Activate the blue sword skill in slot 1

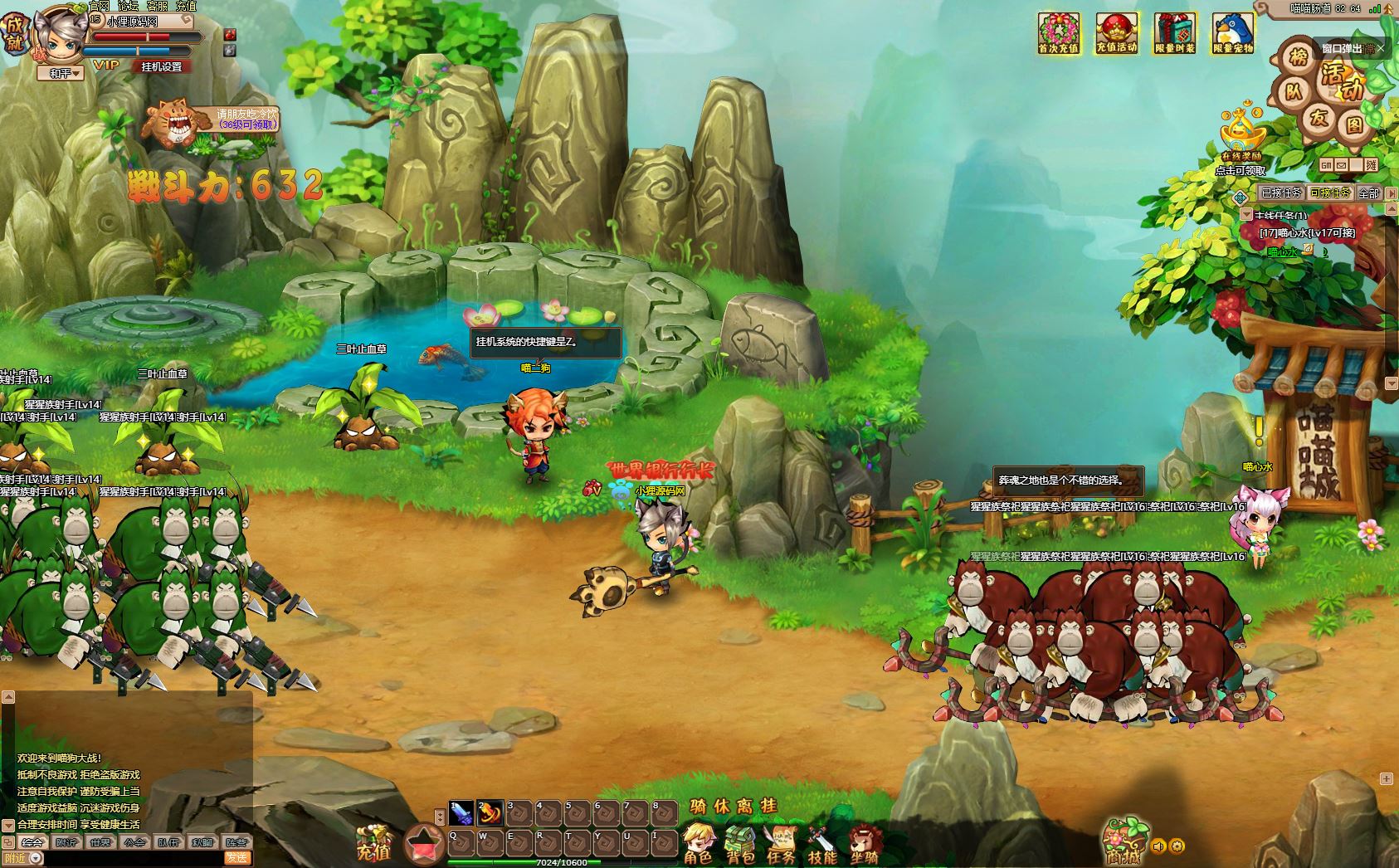461,812
